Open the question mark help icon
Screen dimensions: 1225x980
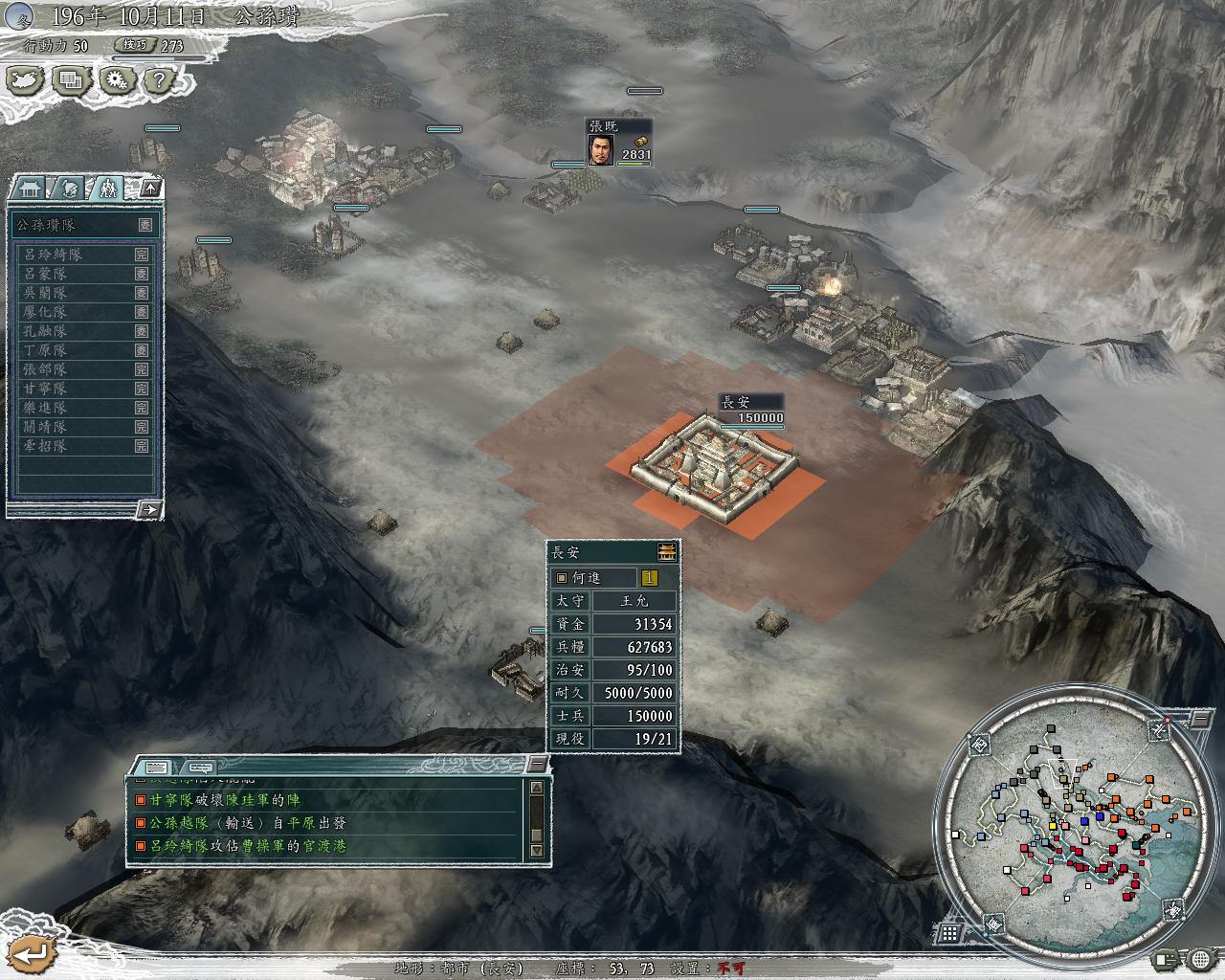(x=160, y=80)
